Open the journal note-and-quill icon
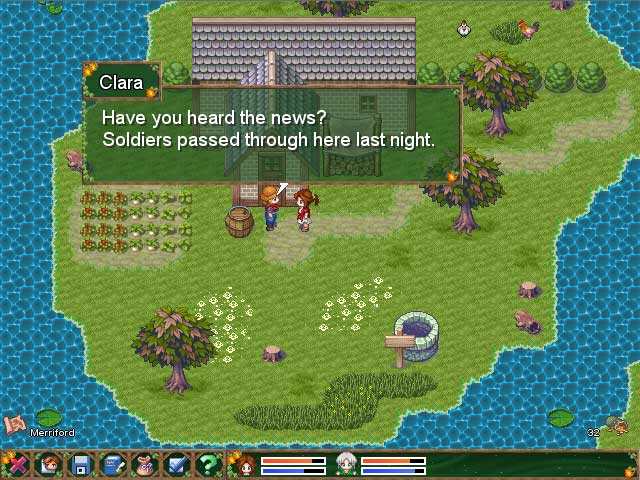Image resolution: width=640 pixels, height=480 pixels. [113, 465]
